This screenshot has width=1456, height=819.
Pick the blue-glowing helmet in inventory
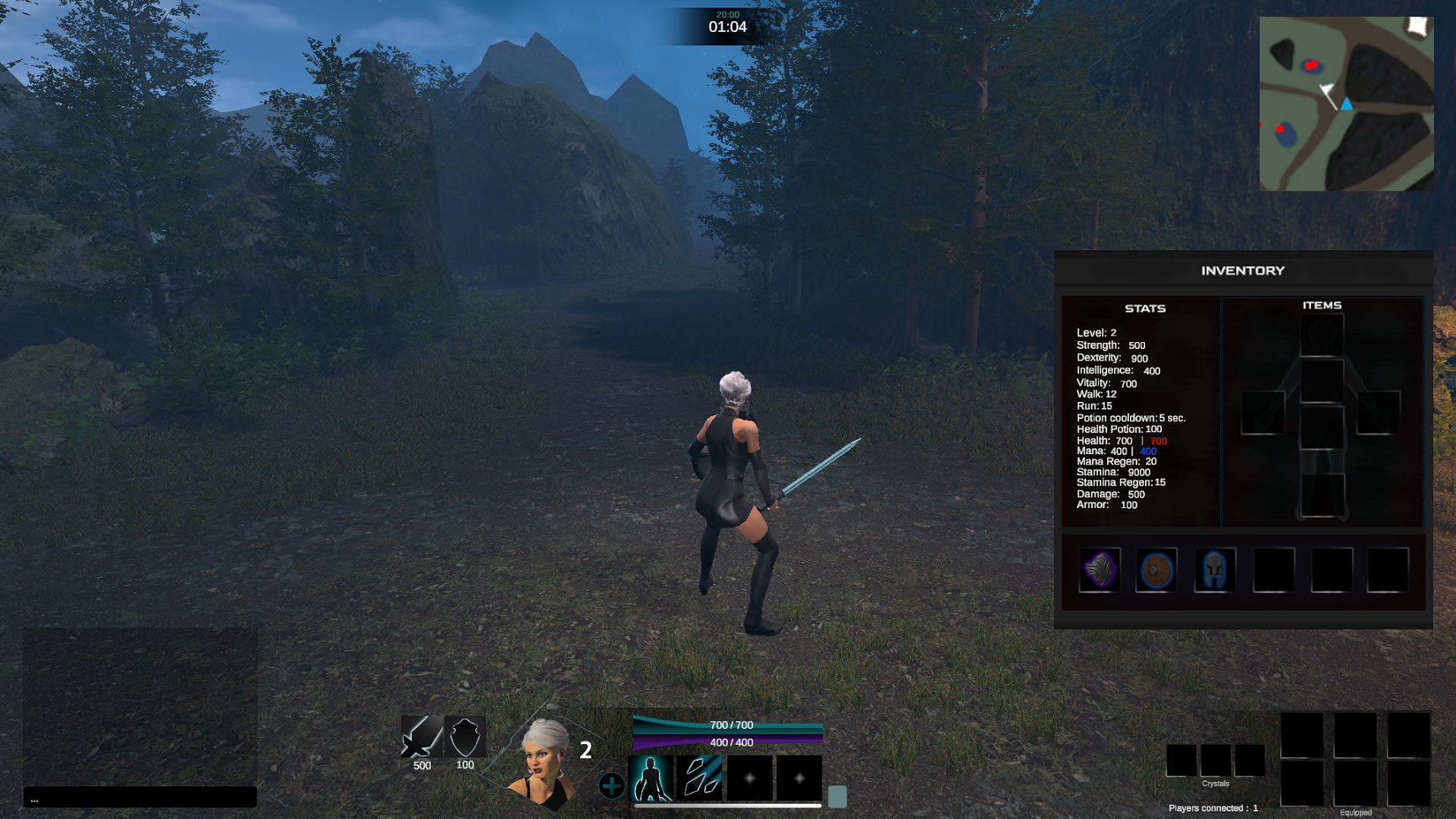(1214, 570)
